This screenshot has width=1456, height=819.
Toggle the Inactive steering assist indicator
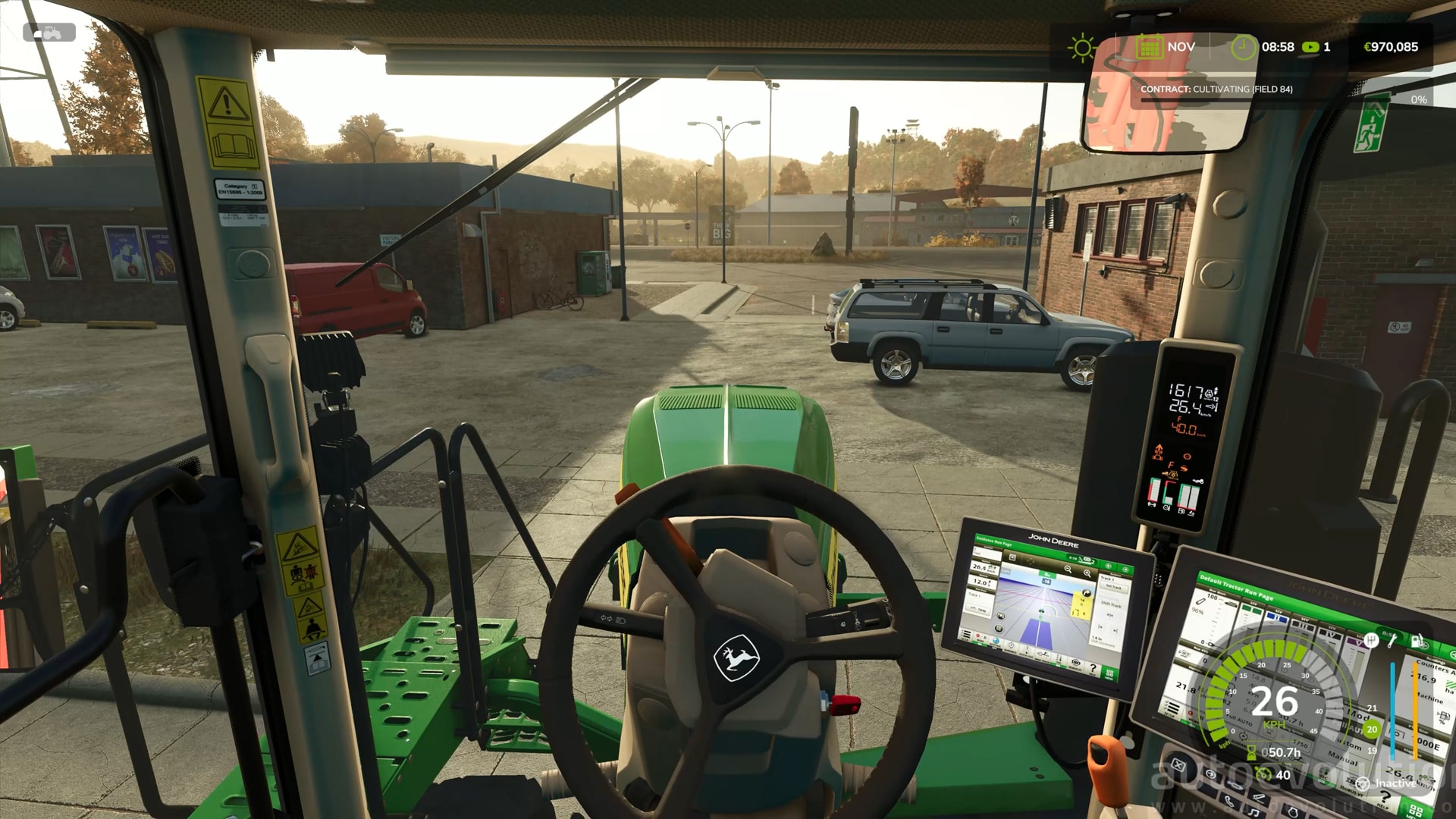click(x=1363, y=783)
